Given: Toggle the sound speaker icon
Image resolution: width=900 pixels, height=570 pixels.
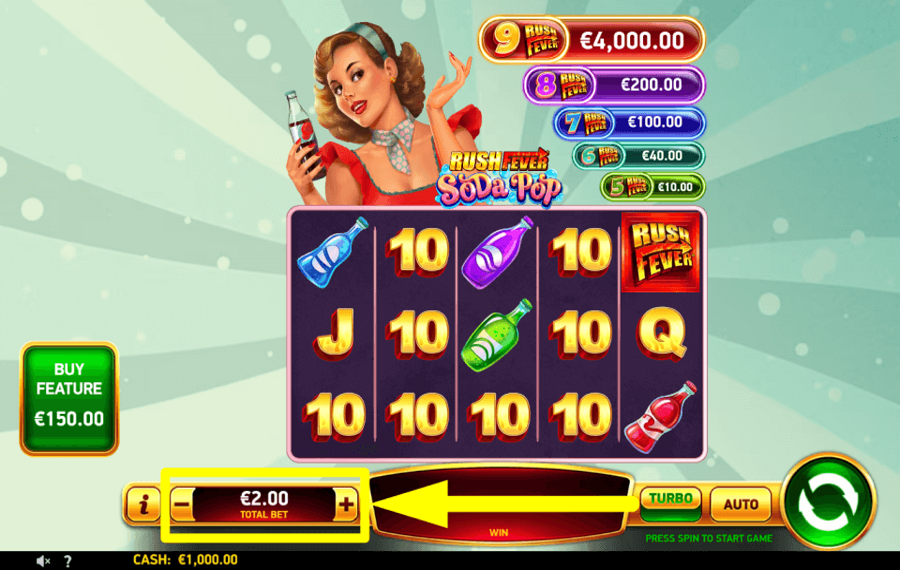Looking at the screenshot, I should 44,561.
